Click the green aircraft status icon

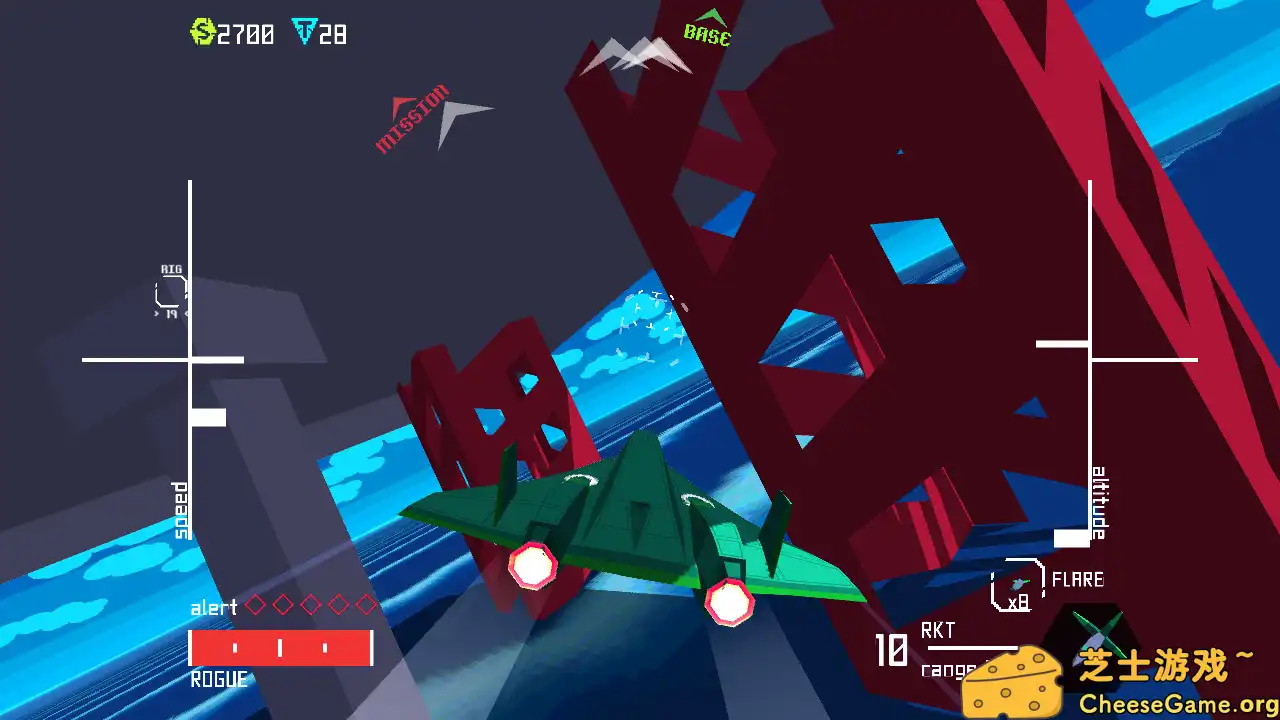pyautogui.click(x=1098, y=632)
